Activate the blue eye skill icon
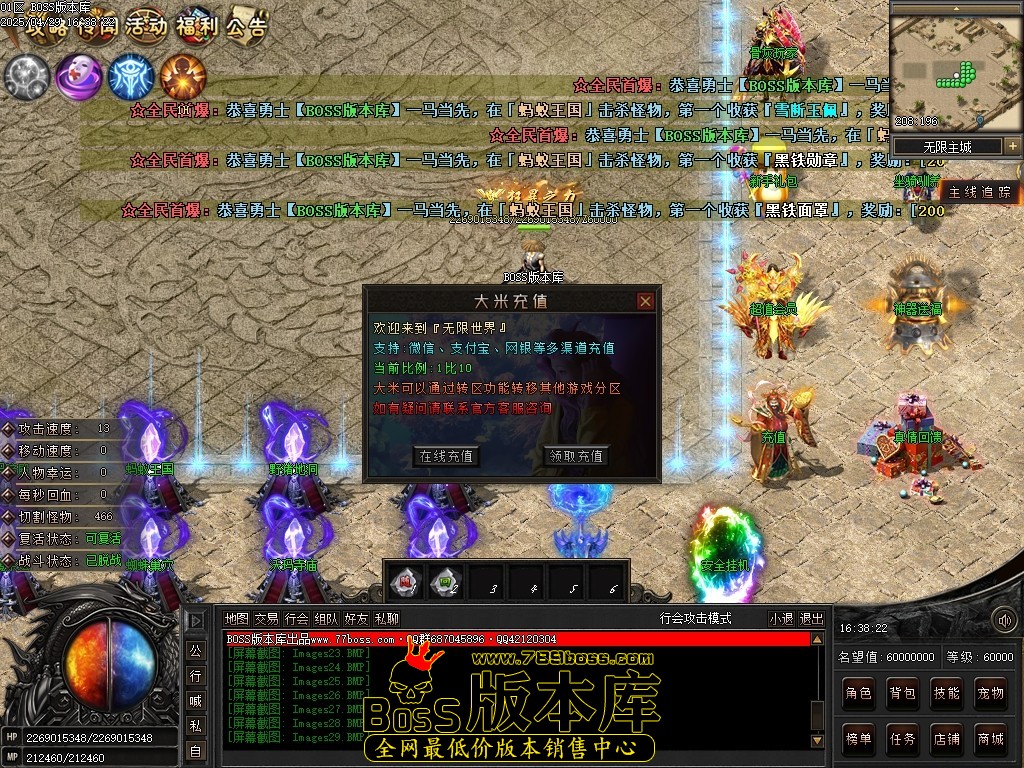 pos(130,76)
